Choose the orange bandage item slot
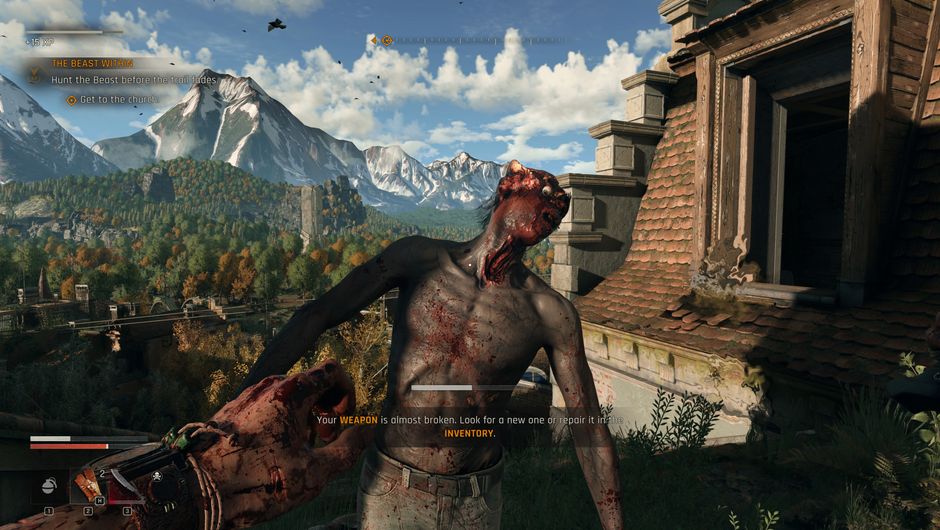The image size is (940, 530). (x=87, y=485)
